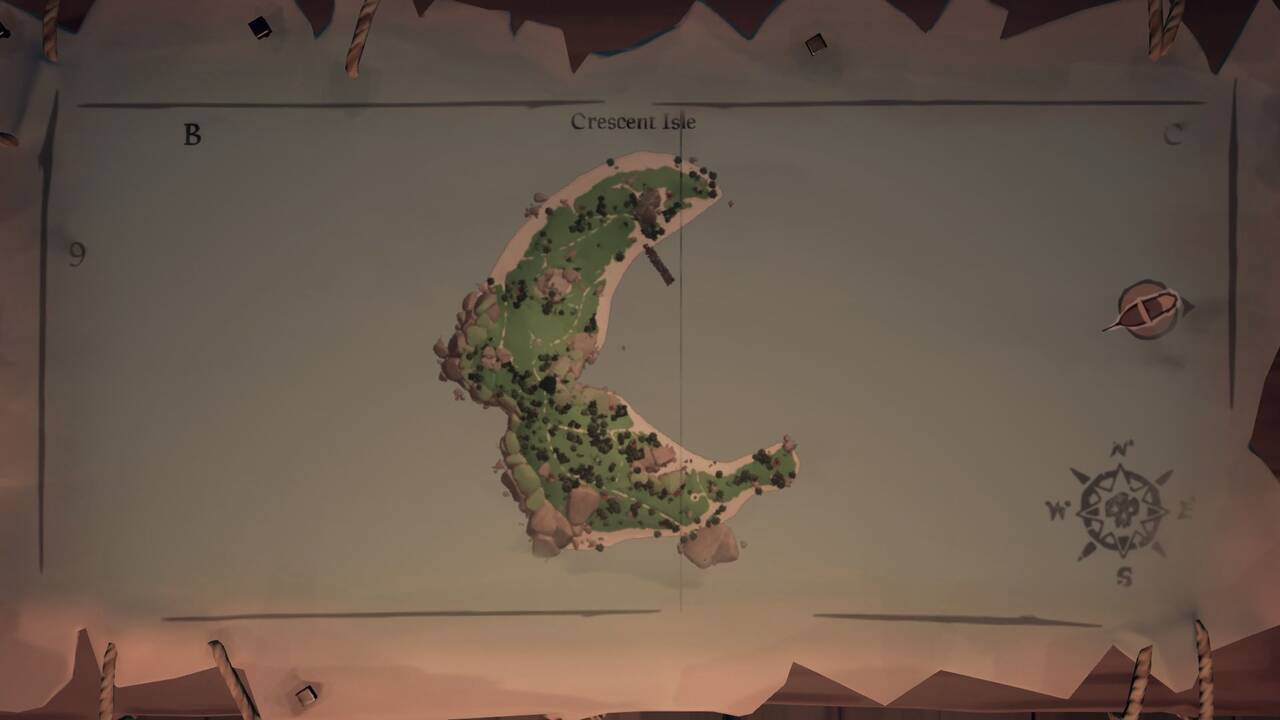
Task: Click the mast debris on the island's north shore
Action: (x=657, y=263)
